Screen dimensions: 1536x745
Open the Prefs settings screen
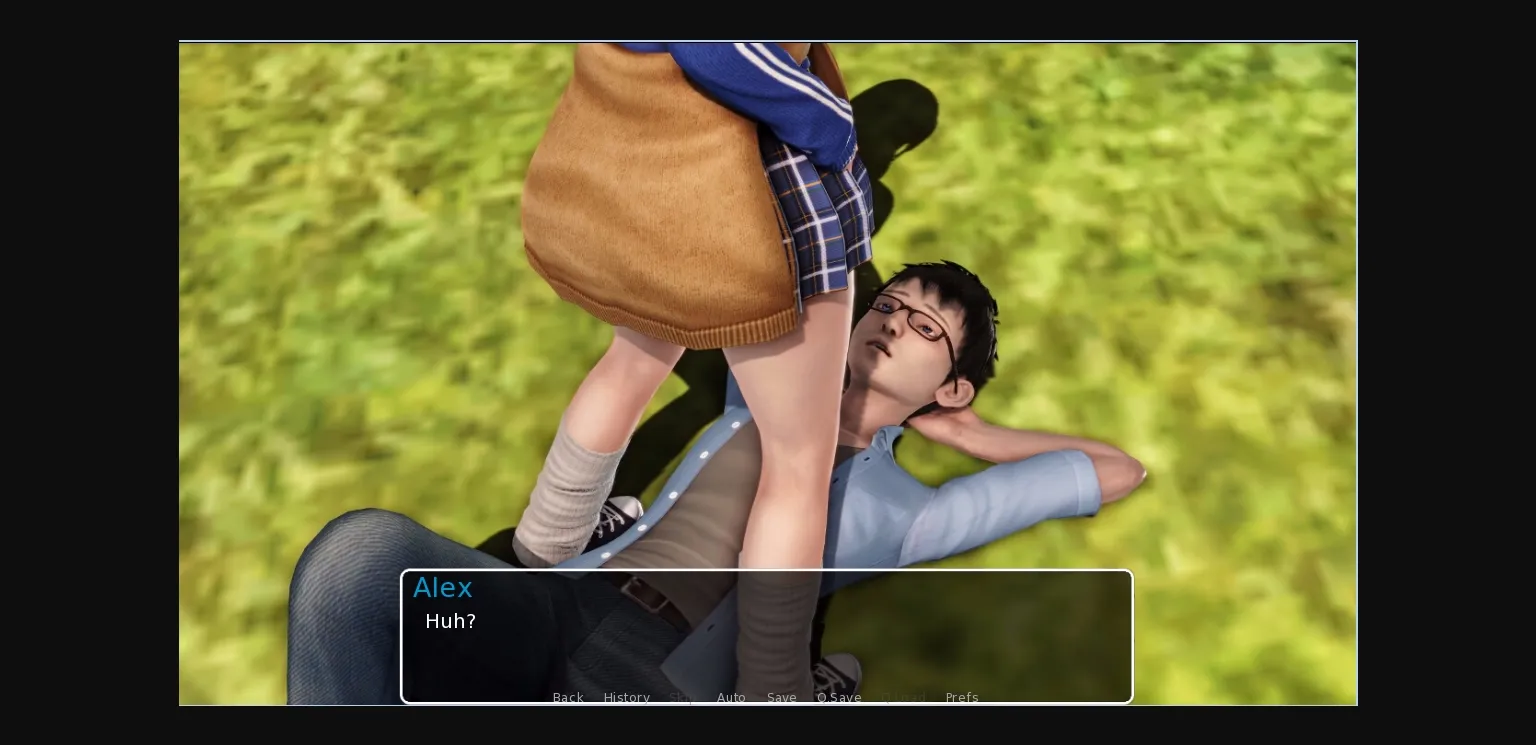coord(961,697)
